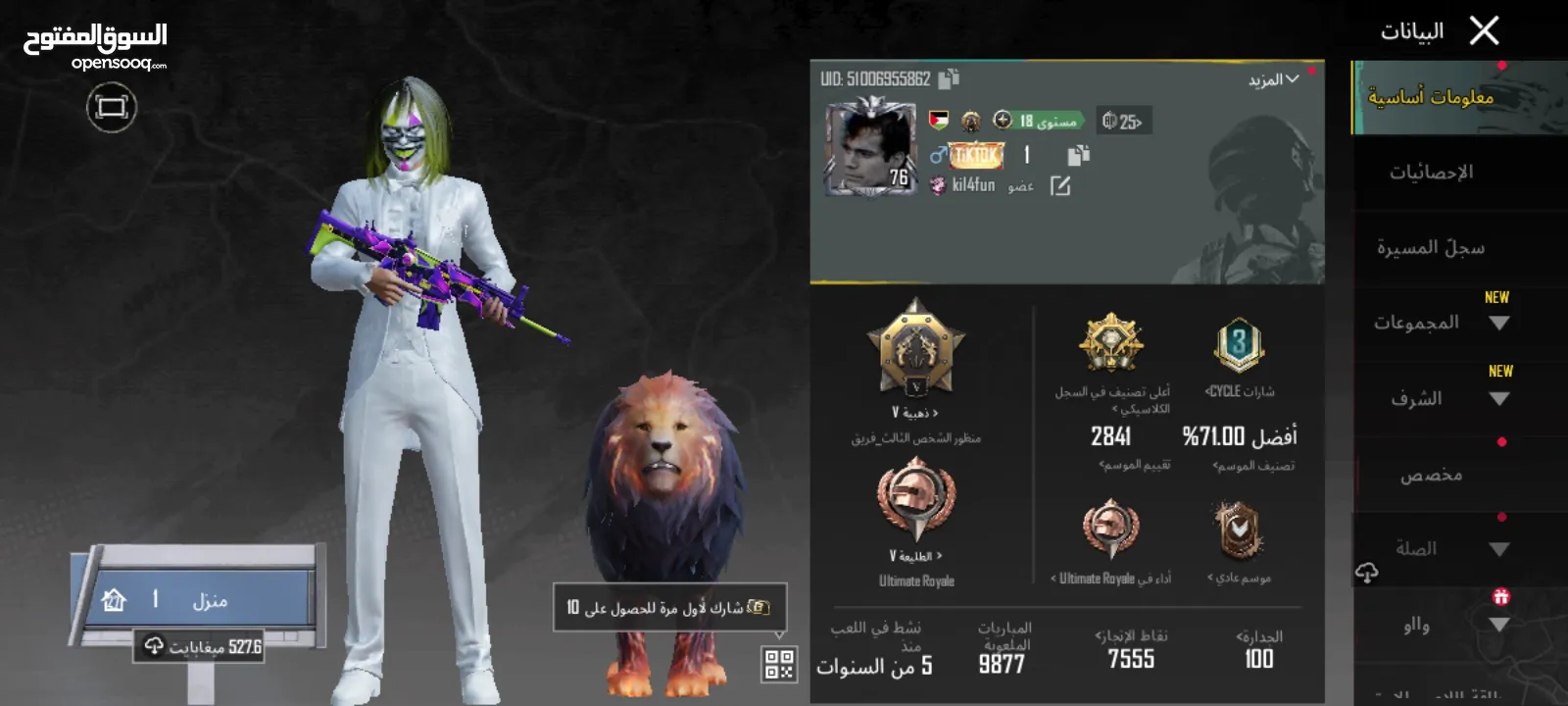Image resolution: width=1568 pixels, height=706 pixels.
Task: Click the green level 18 progress banner
Action: pyautogui.click(x=1039, y=121)
